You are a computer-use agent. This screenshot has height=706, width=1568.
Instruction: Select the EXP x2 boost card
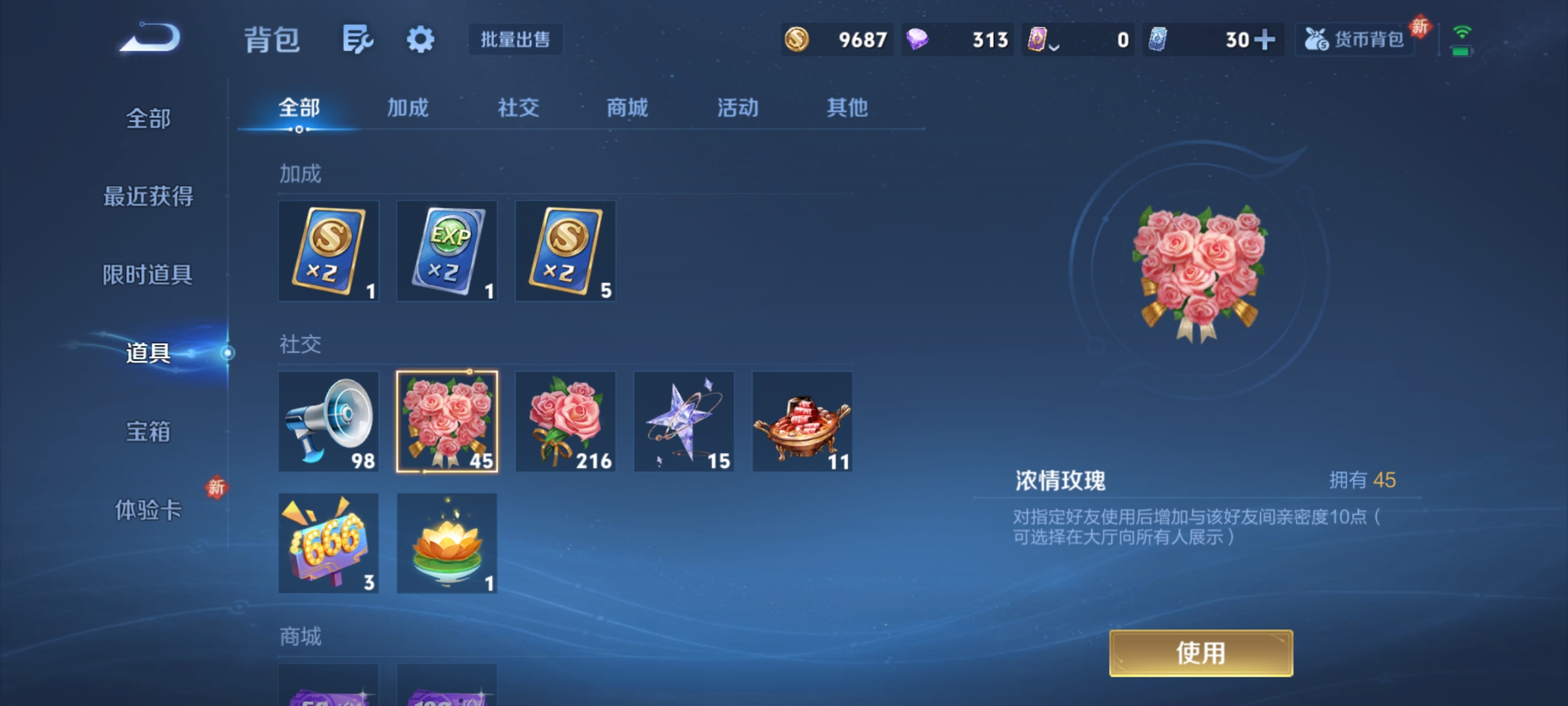(x=447, y=252)
